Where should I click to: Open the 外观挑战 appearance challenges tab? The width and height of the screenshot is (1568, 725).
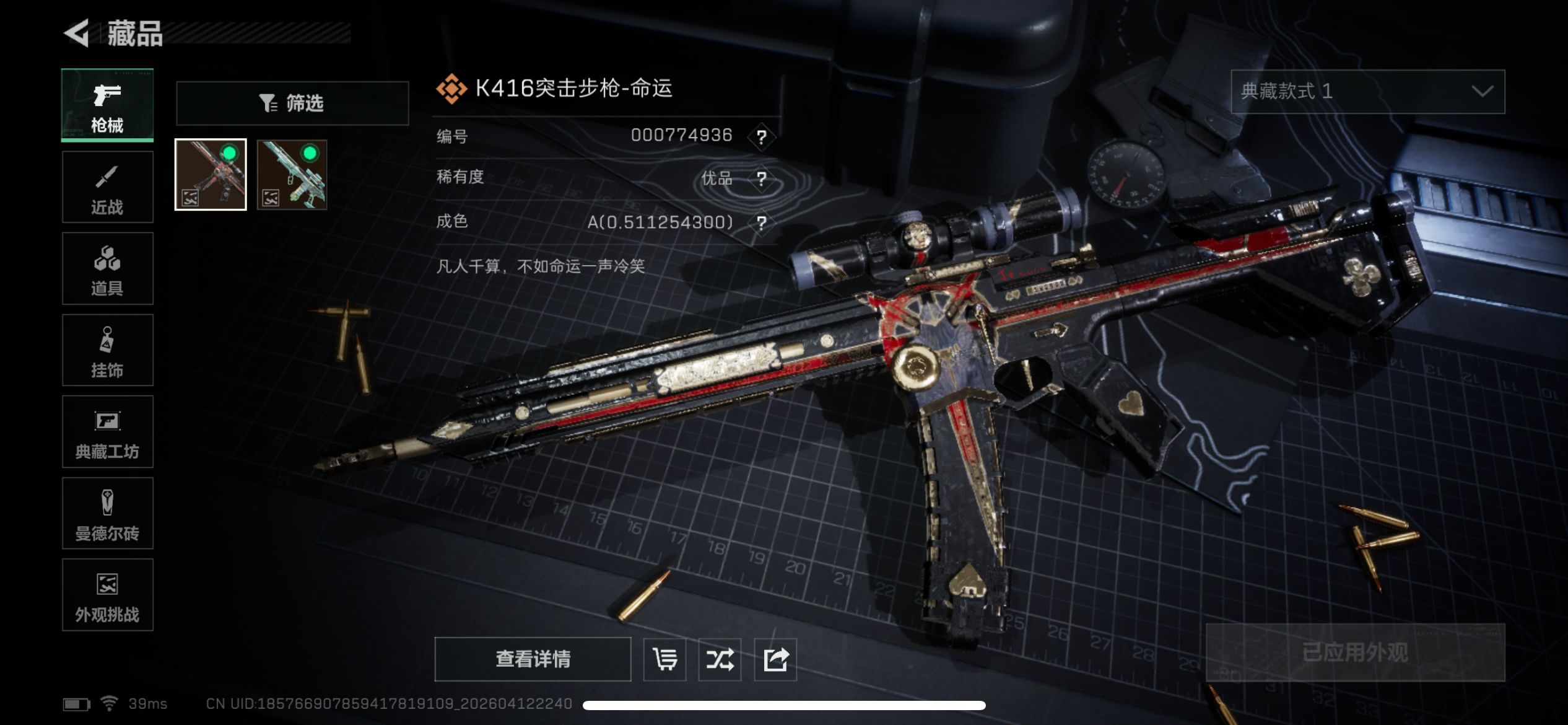107,595
